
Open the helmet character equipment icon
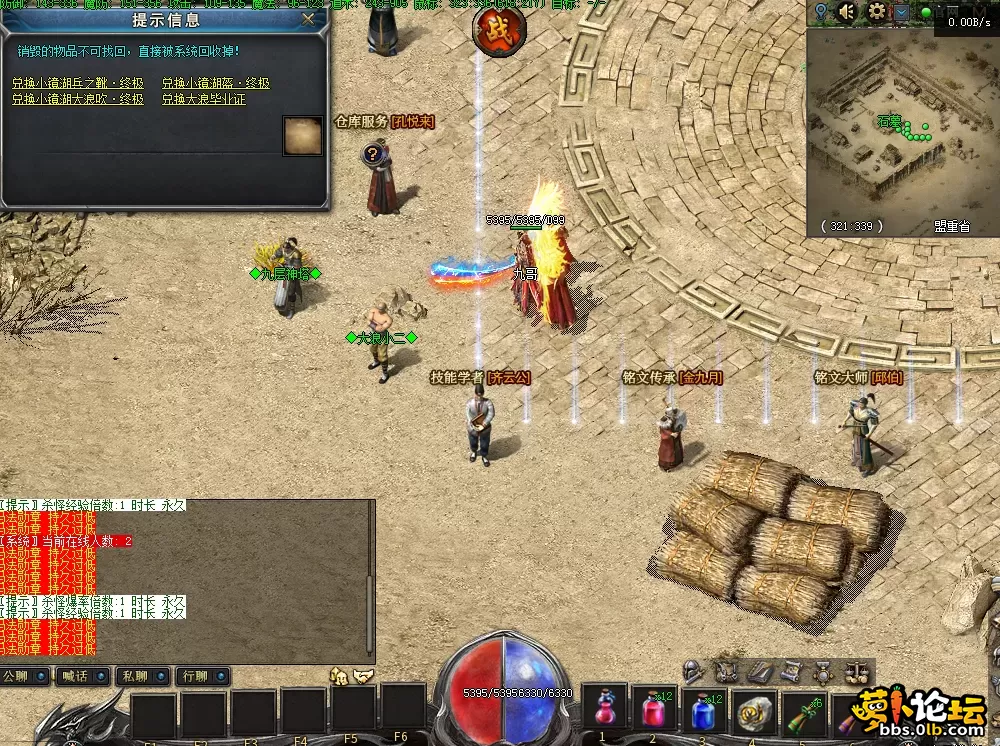click(692, 671)
